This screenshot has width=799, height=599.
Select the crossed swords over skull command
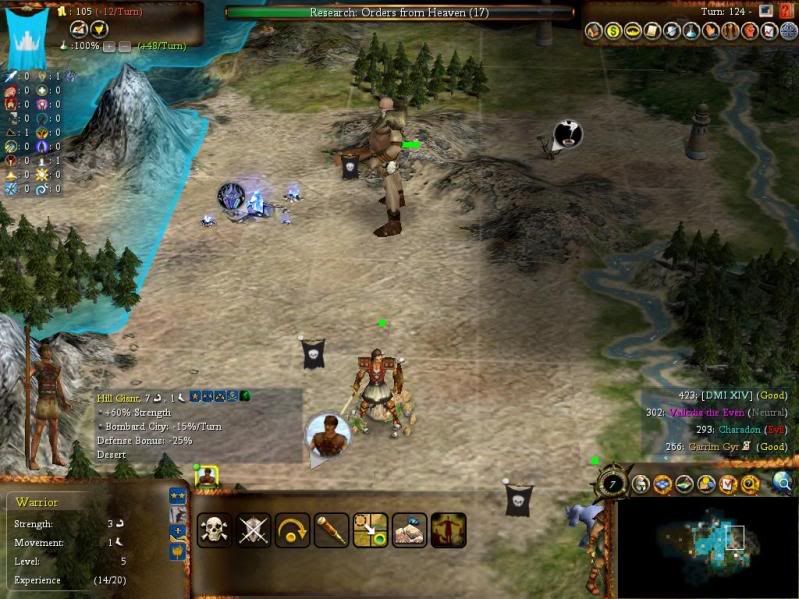pyautogui.click(x=254, y=529)
